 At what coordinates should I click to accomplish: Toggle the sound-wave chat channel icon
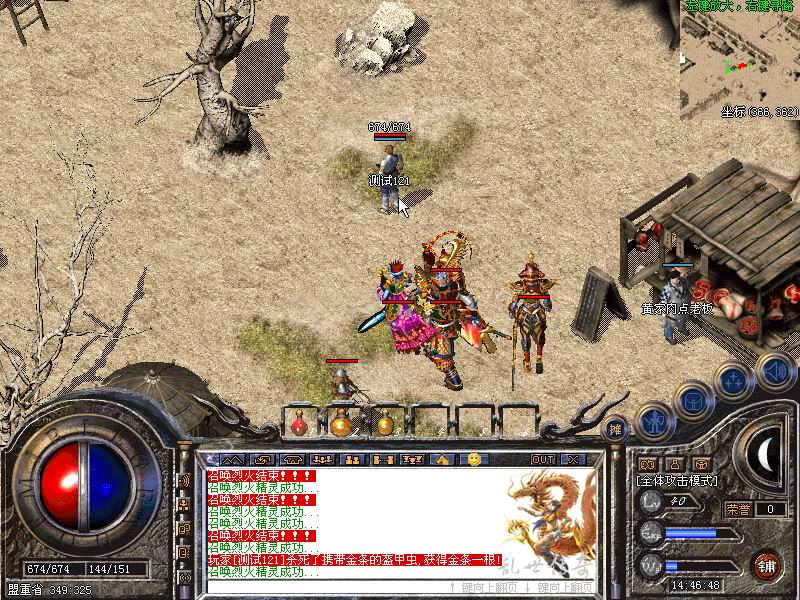tap(185, 481)
